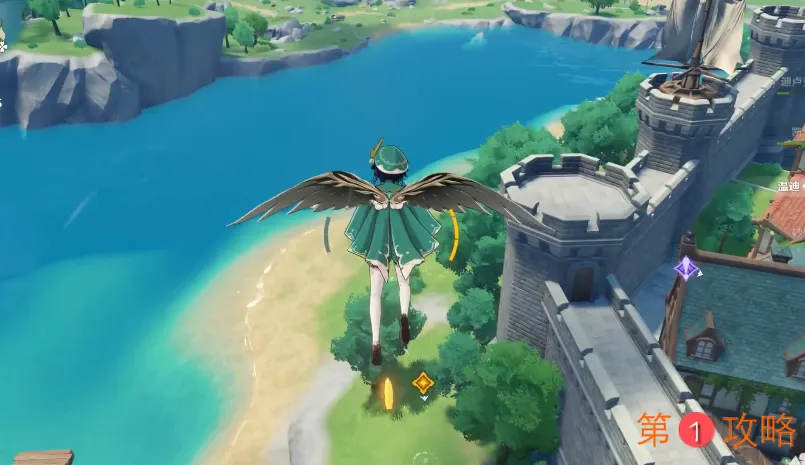Viewport: 805px width, 465px height.
Task: Select the purple diamond waypoint marker
Action: point(687,268)
